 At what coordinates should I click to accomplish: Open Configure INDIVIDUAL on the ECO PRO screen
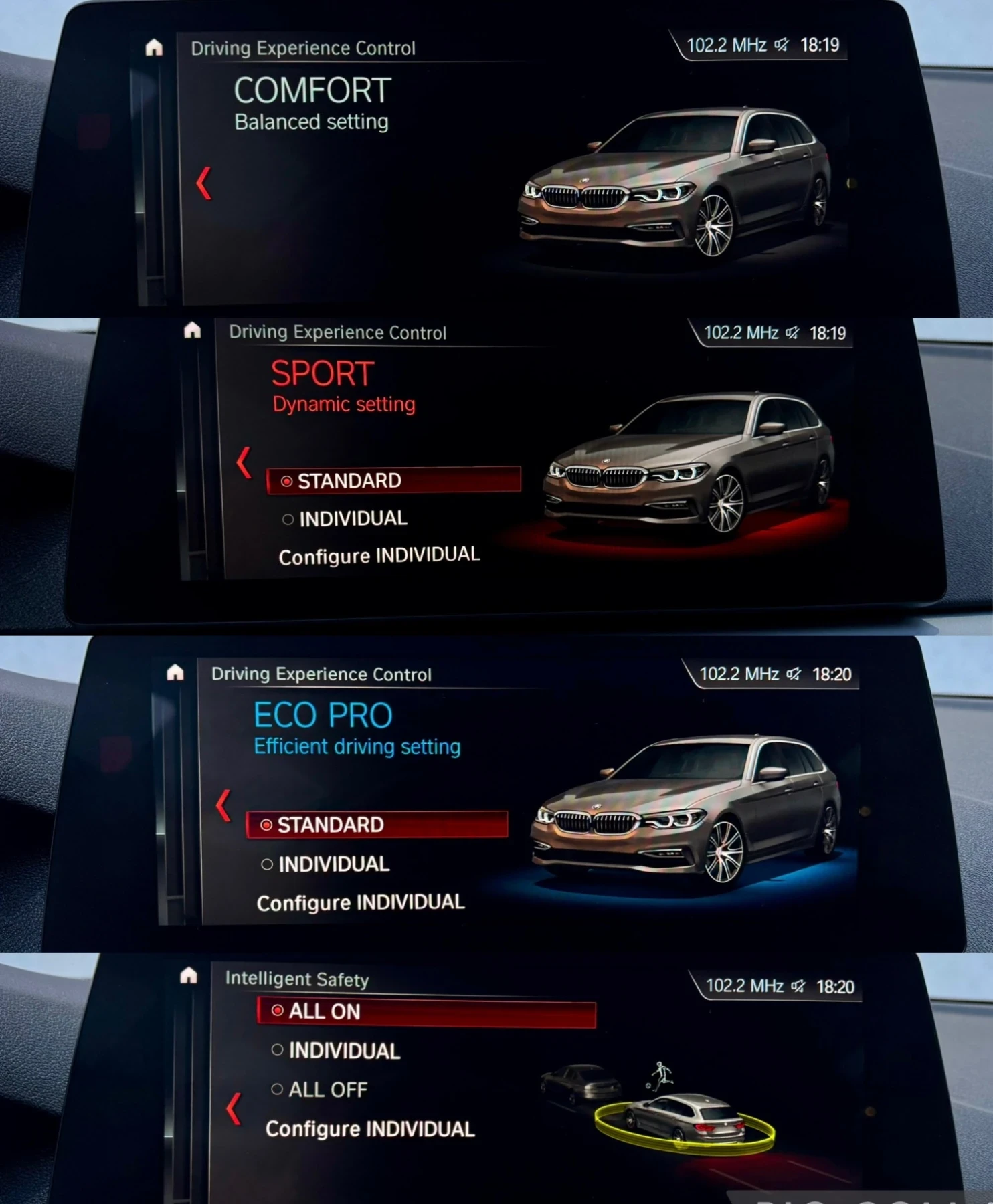click(x=360, y=902)
